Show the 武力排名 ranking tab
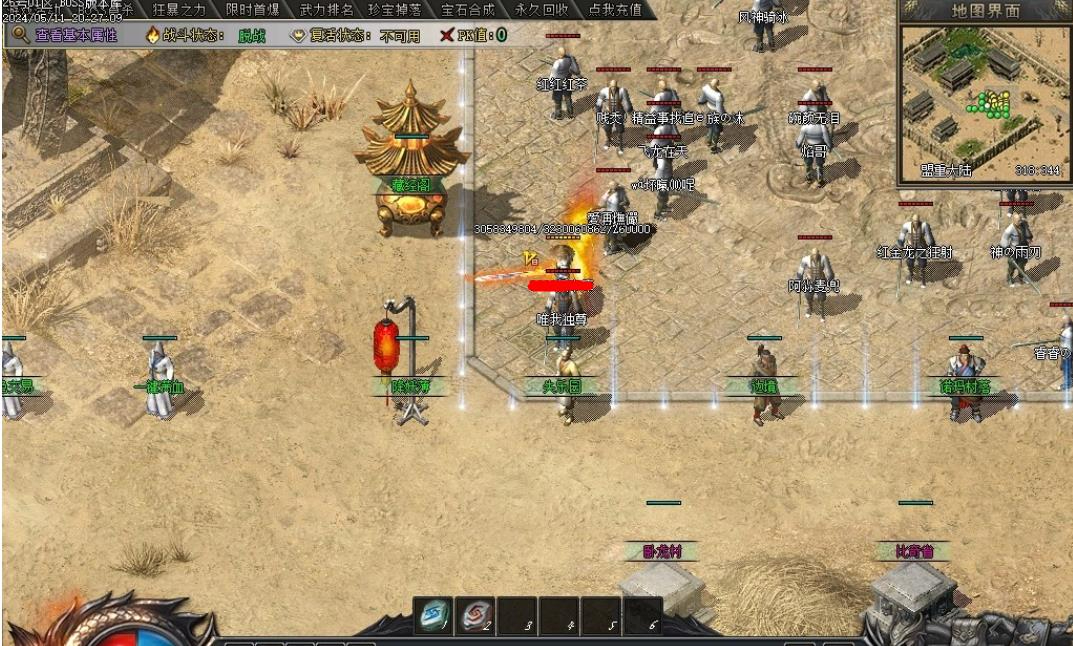Viewport: 1073px width, 646px height. click(326, 10)
